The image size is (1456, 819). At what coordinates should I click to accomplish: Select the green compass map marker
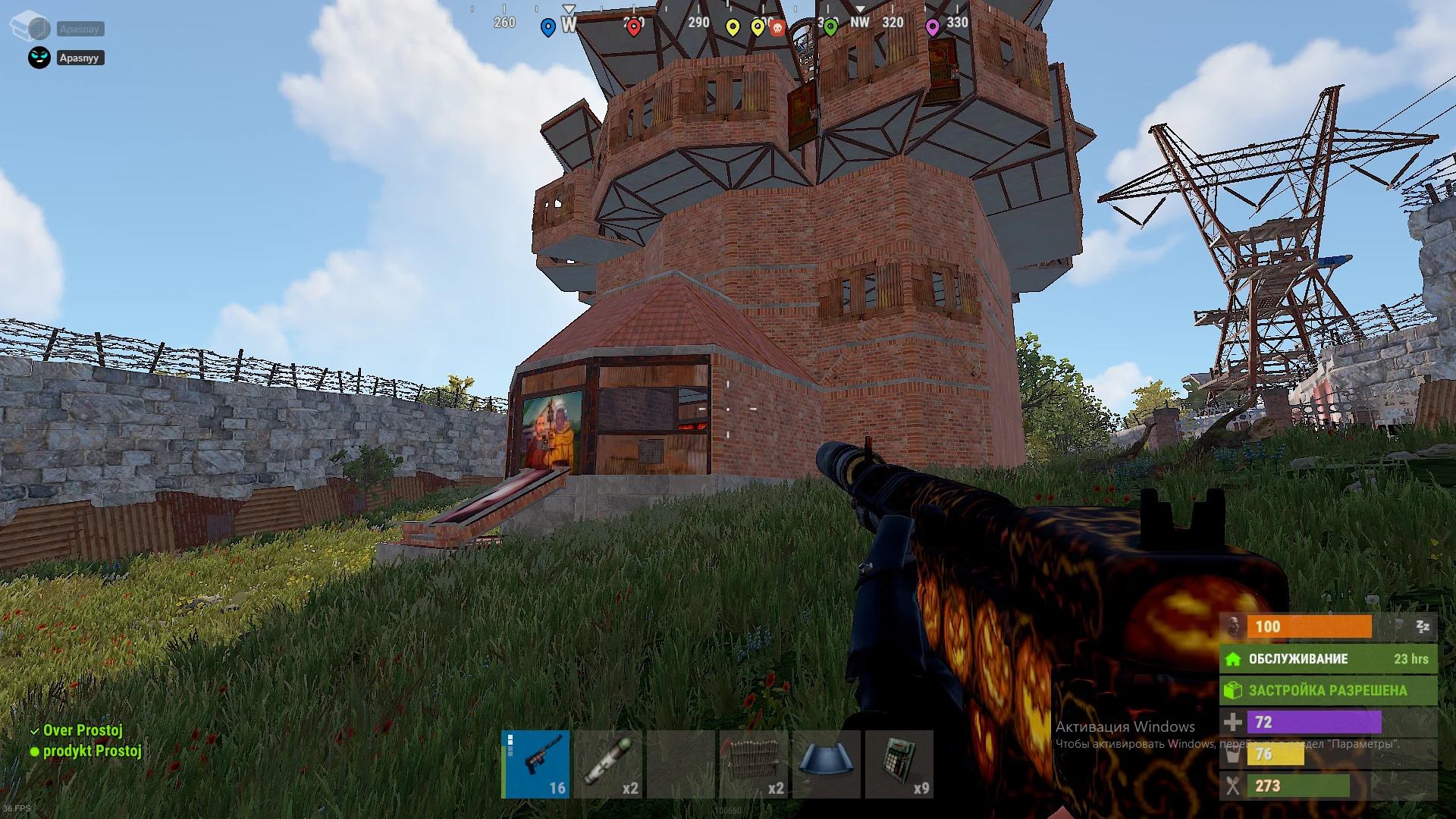tap(830, 27)
